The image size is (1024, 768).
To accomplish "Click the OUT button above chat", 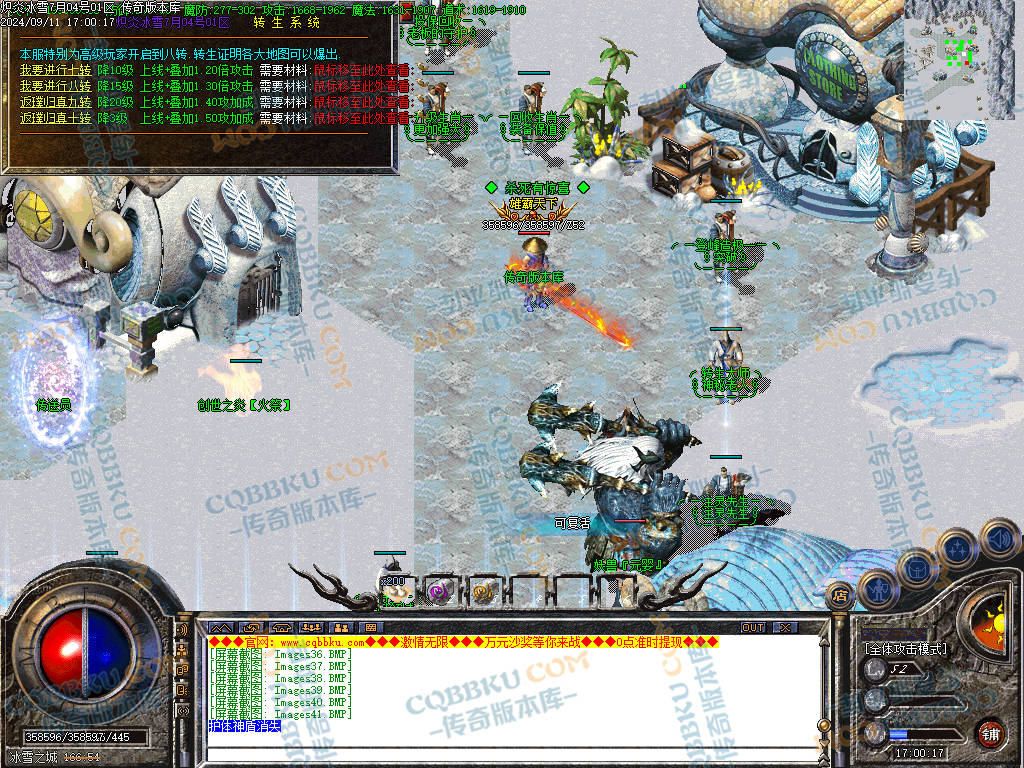I will 752,628.
